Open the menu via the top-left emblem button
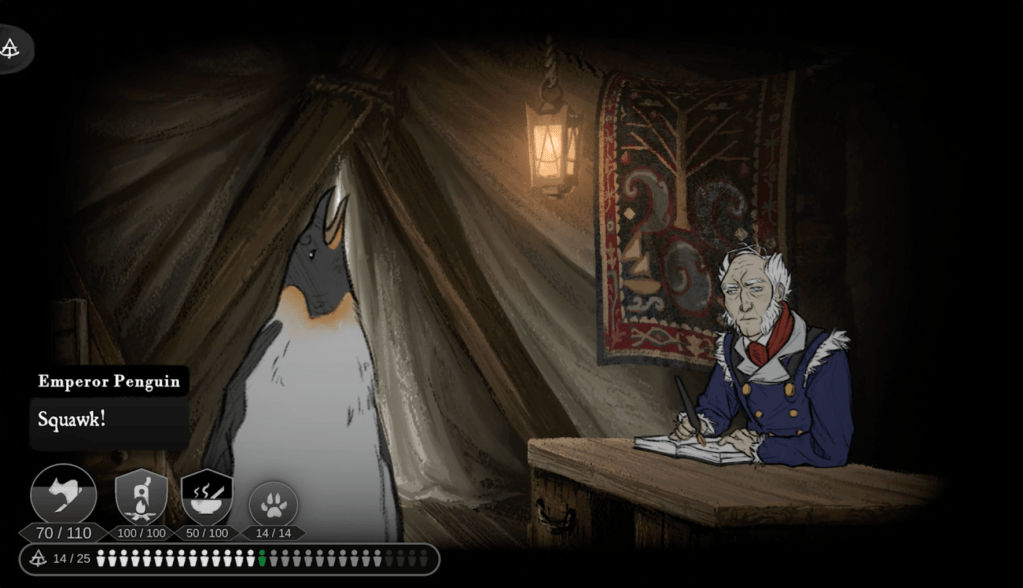The width and height of the screenshot is (1023, 588). click(x=12, y=48)
